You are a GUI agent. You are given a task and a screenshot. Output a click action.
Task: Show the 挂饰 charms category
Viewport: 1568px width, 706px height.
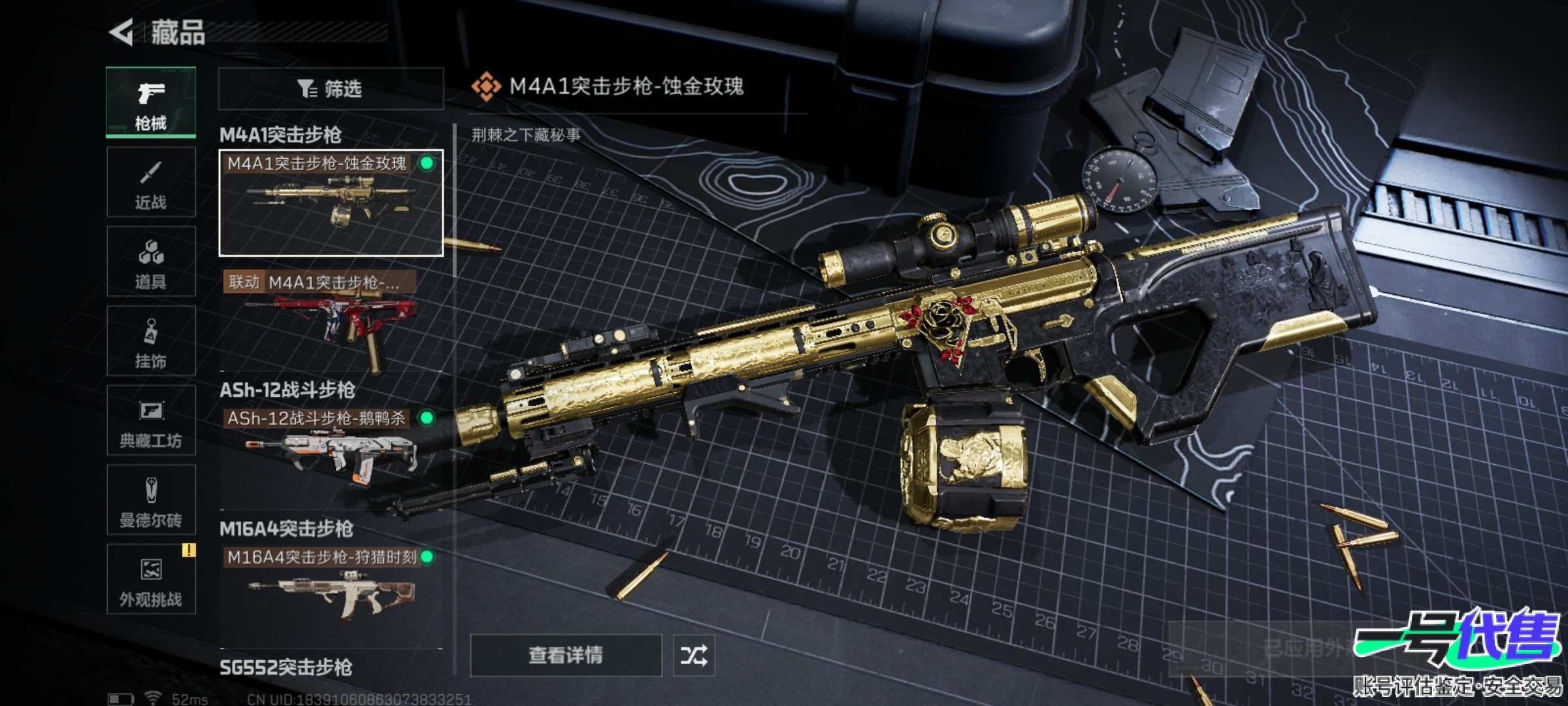point(151,341)
